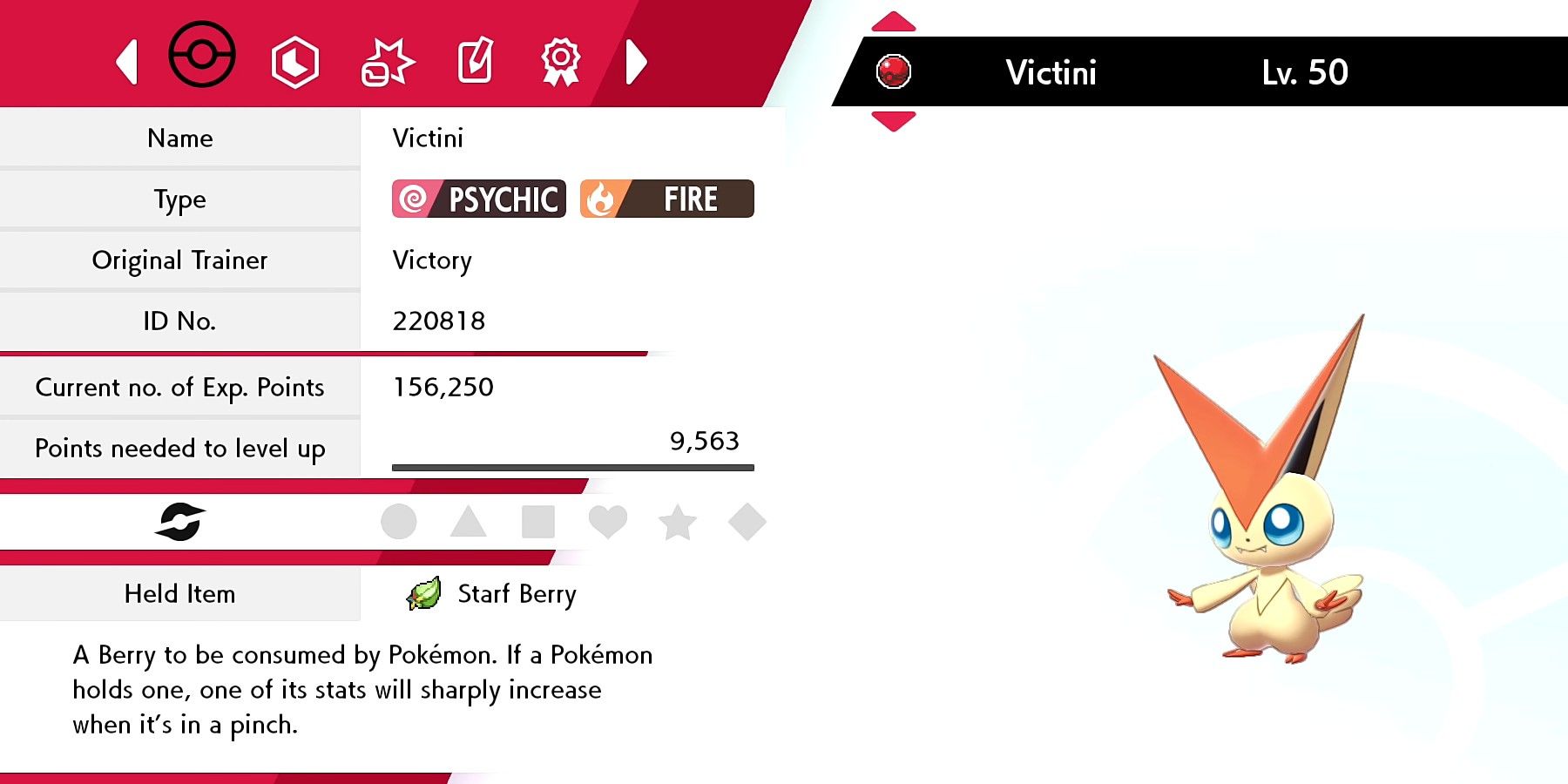The image size is (1568, 784).
Task: Click the Held Item field showing Starf Berry
Action: pyautogui.click(x=180, y=594)
